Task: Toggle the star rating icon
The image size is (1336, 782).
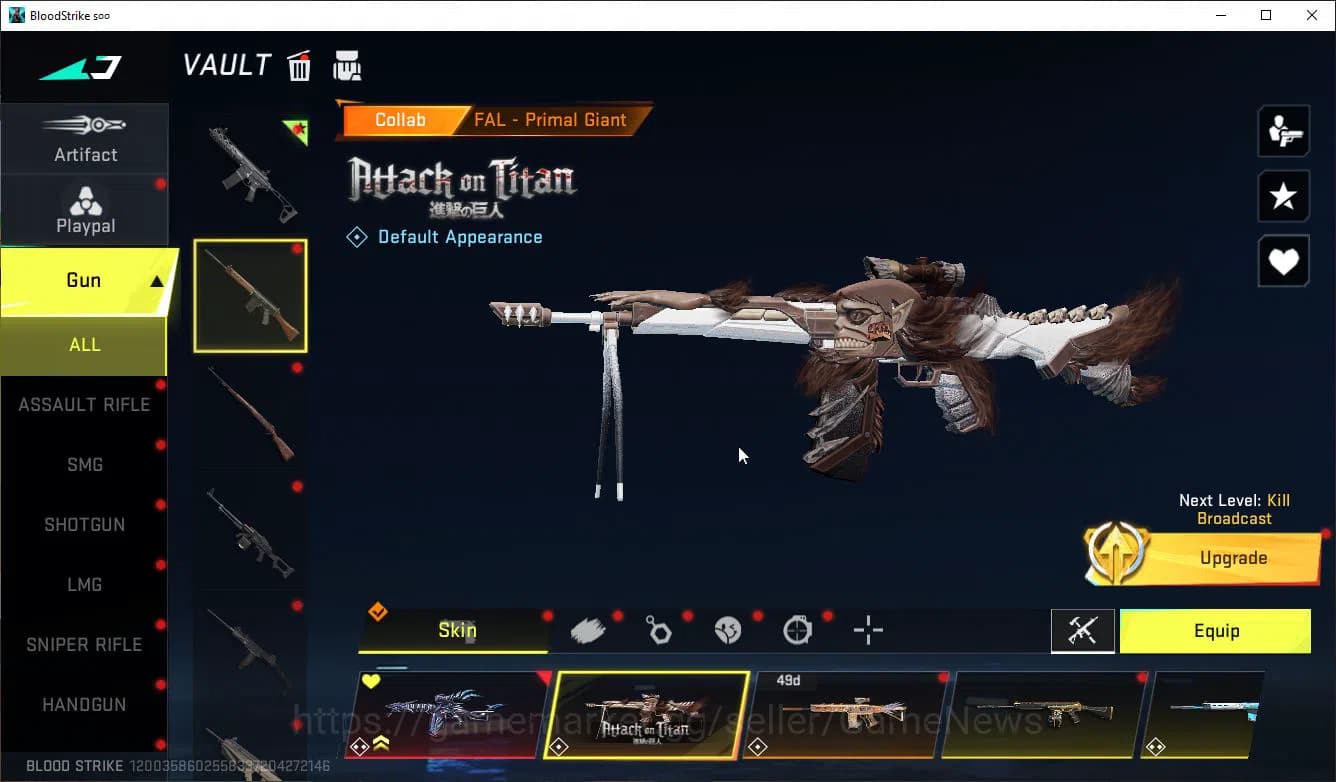Action: 1283,196
